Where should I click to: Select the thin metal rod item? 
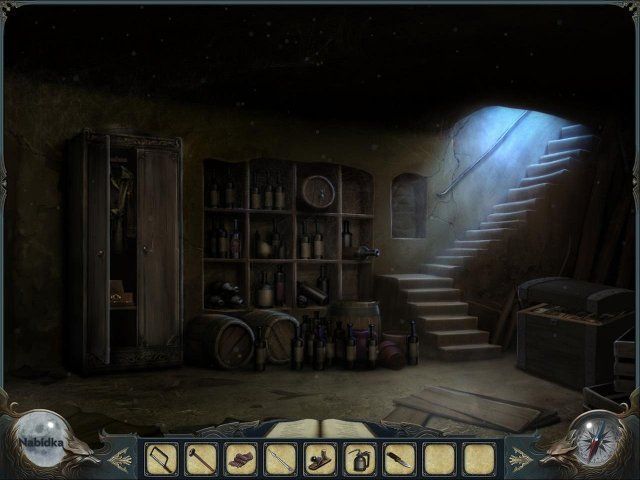(x=280, y=459)
